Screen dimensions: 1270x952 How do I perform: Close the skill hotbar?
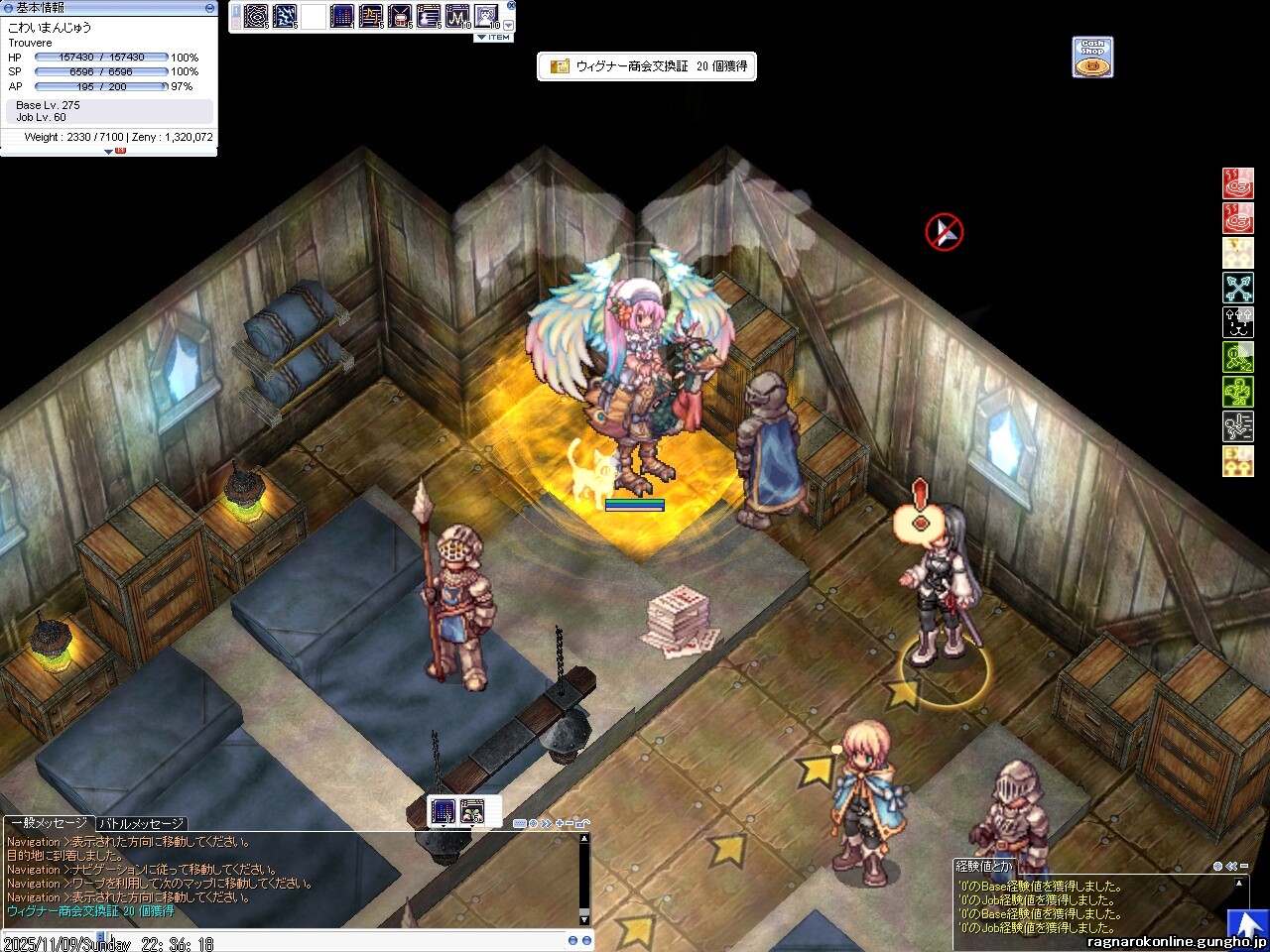tap(511, 5)
